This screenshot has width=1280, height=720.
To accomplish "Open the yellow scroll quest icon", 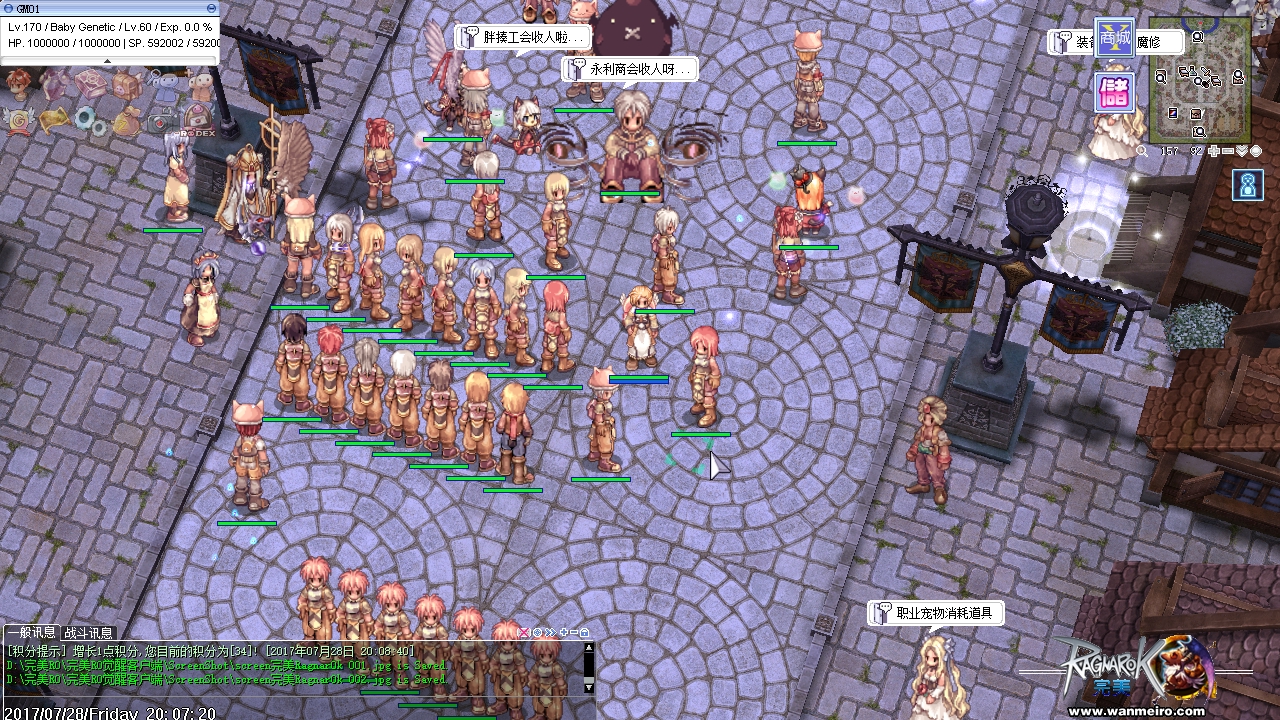I will 52,120.
